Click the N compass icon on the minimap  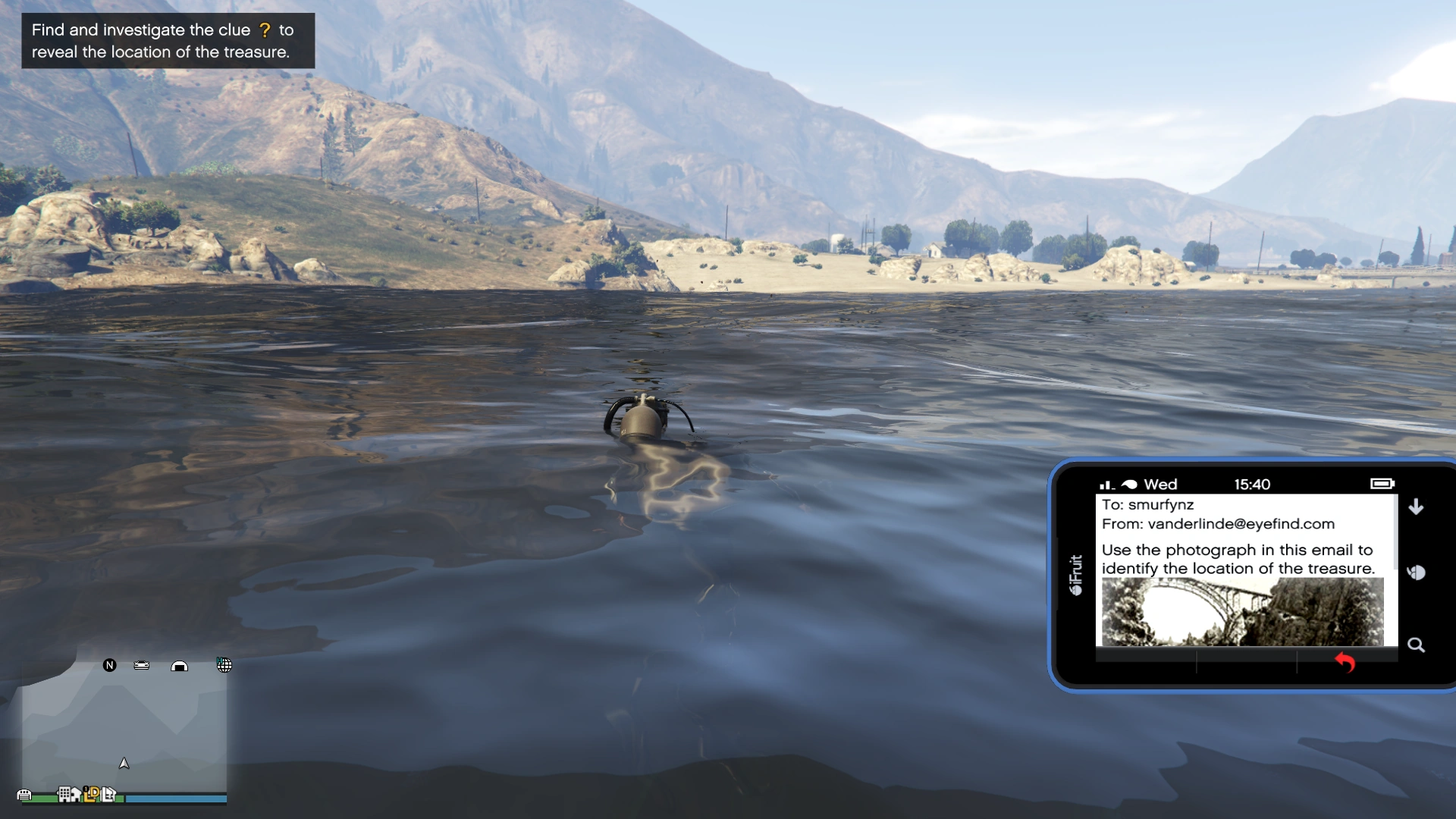(x=110, y=665)
